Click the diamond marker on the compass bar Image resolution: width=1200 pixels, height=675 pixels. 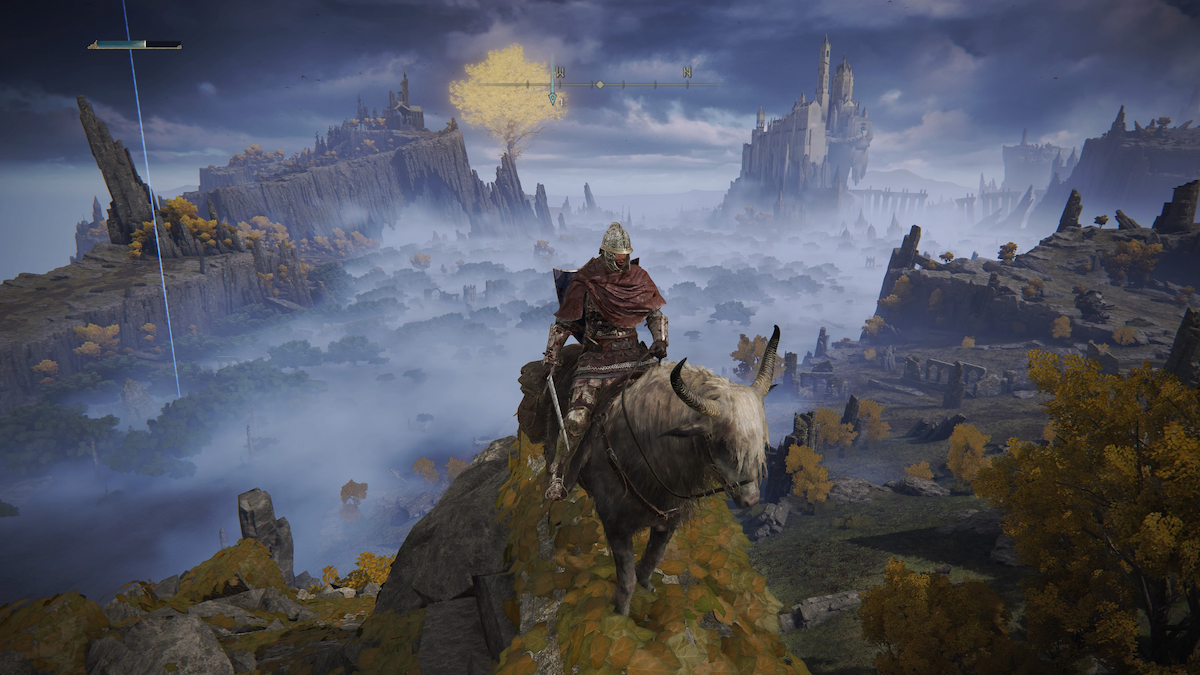pyautogui.click(x=599, y=84)
